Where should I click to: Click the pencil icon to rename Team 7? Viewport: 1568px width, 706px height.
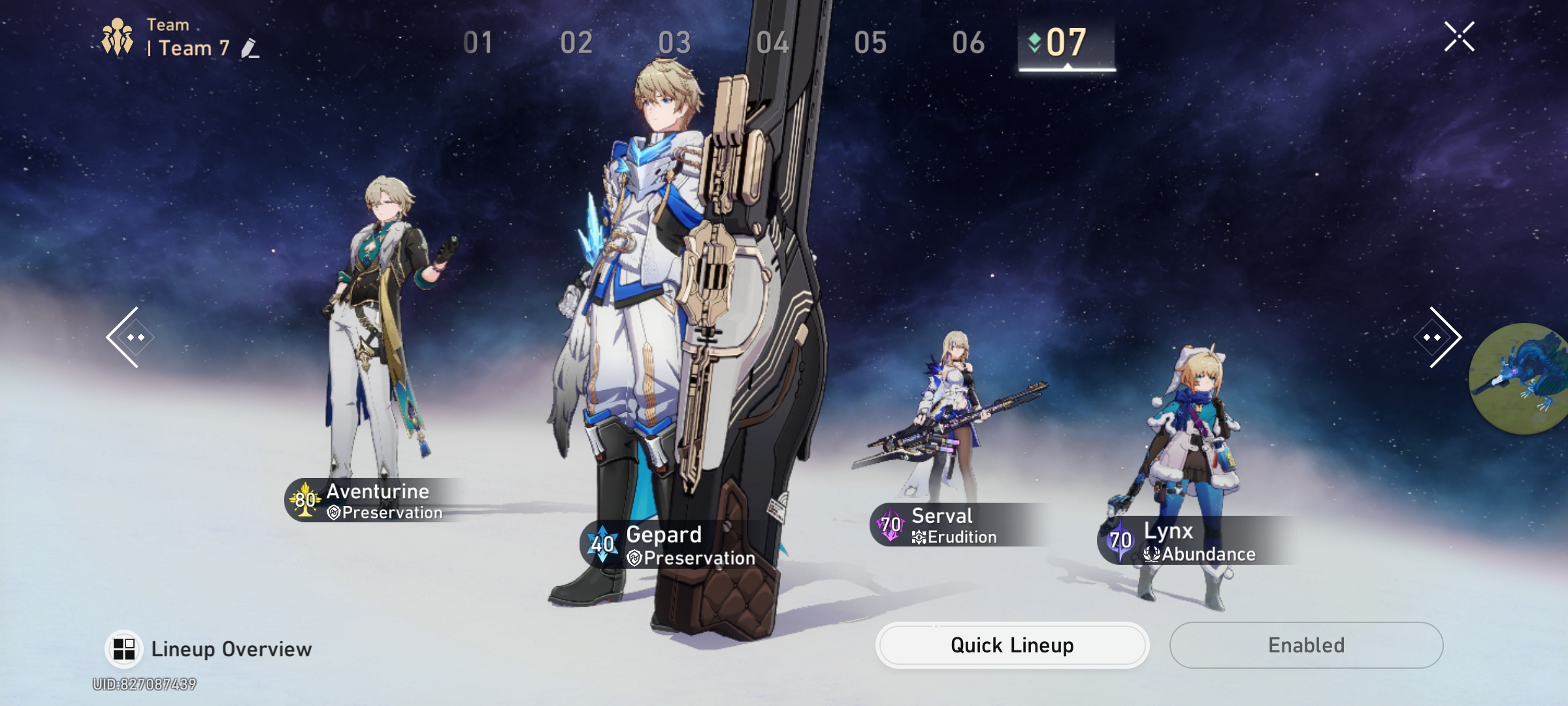[250, 48]
